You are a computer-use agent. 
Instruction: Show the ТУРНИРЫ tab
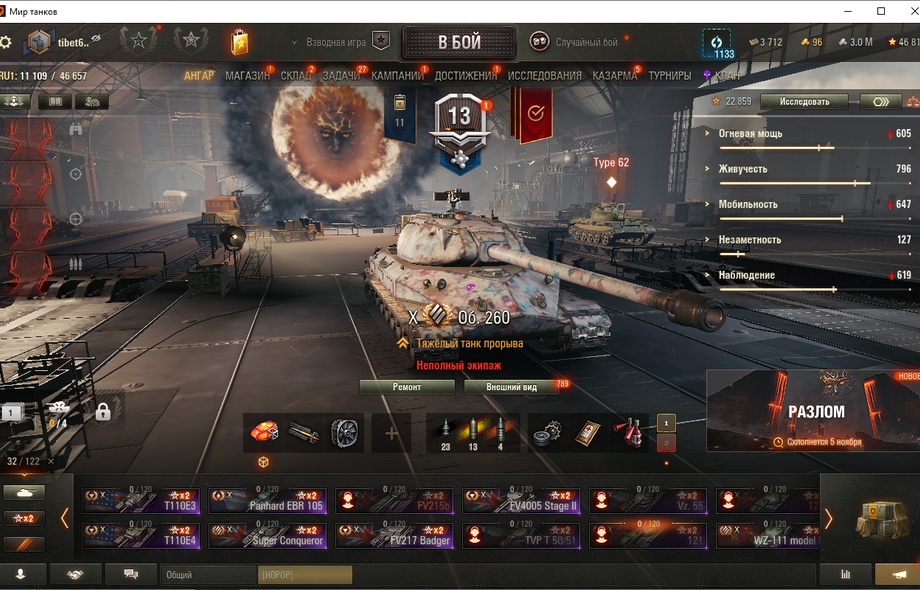pyautogui.click(x=669, y=76)
